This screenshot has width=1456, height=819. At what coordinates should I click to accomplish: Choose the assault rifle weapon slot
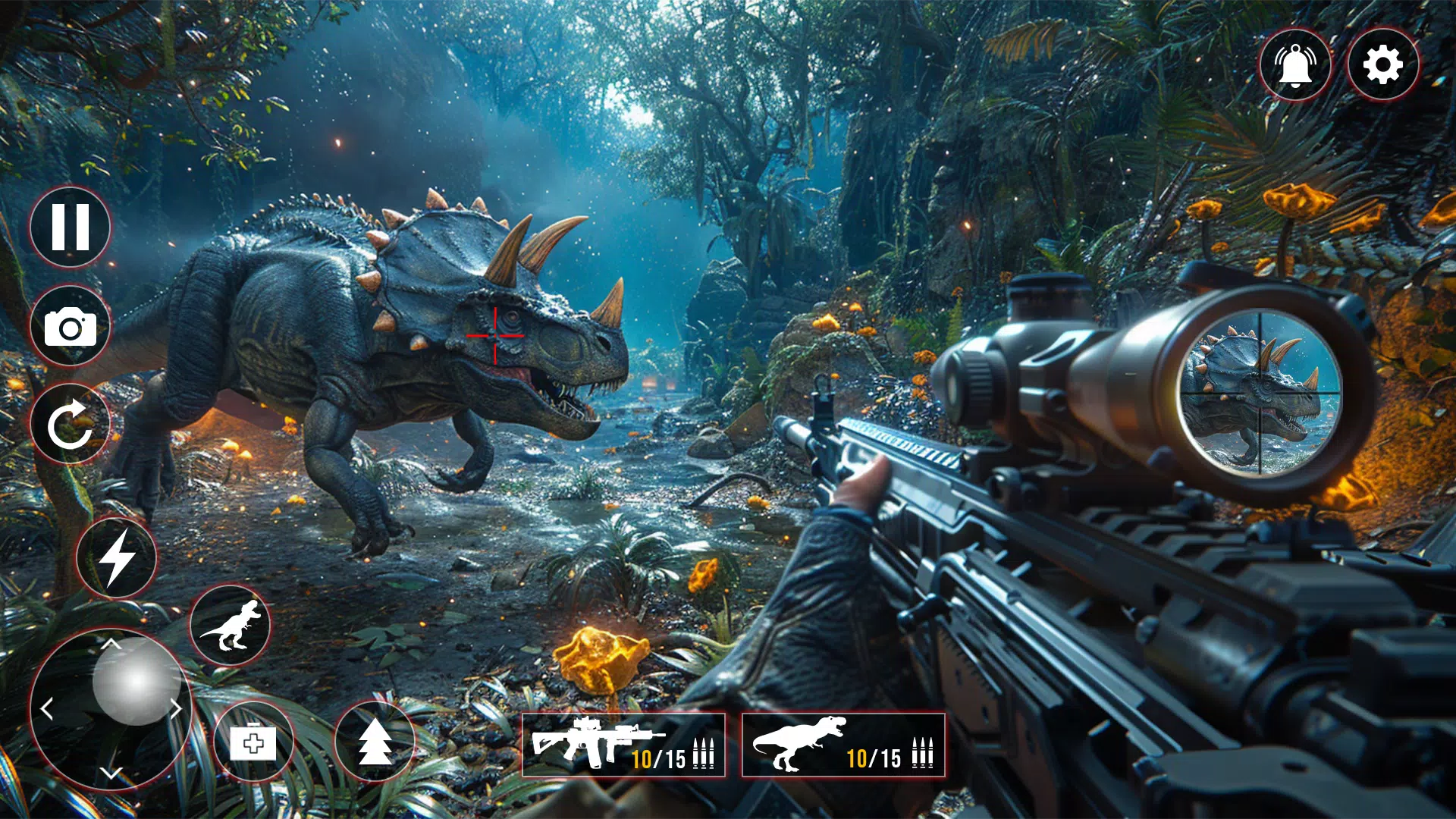623,745
